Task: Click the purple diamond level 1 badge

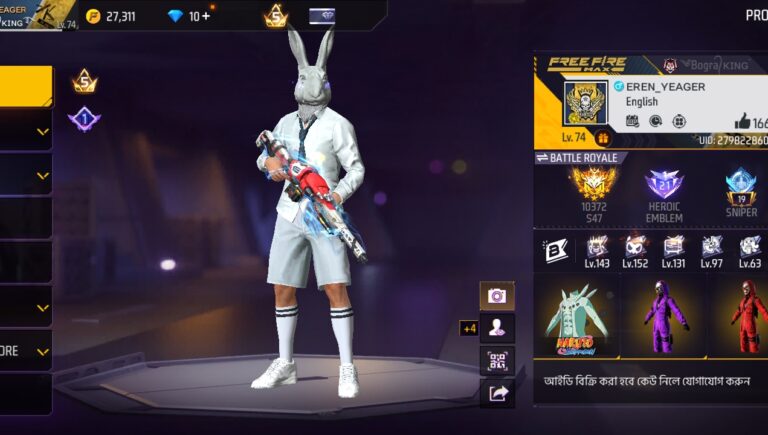Action: pyautogui.click(x=84, y=119)
